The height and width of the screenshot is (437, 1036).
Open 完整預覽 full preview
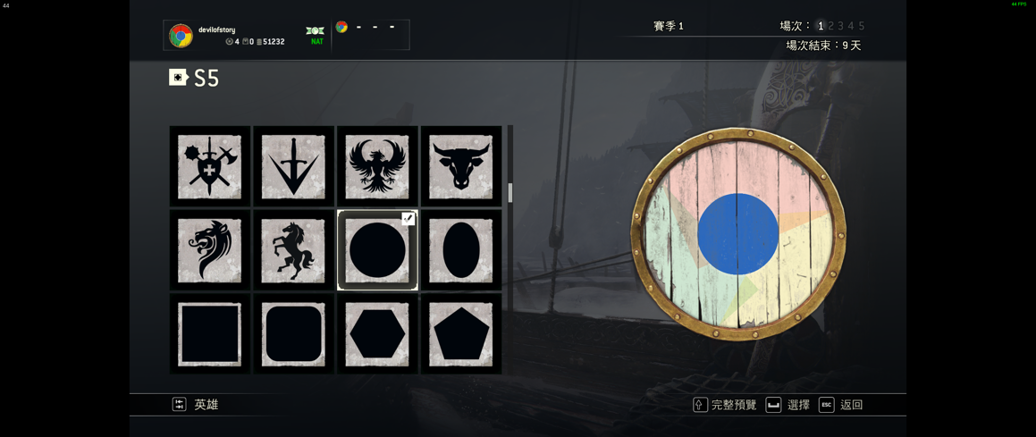(725, 405)
